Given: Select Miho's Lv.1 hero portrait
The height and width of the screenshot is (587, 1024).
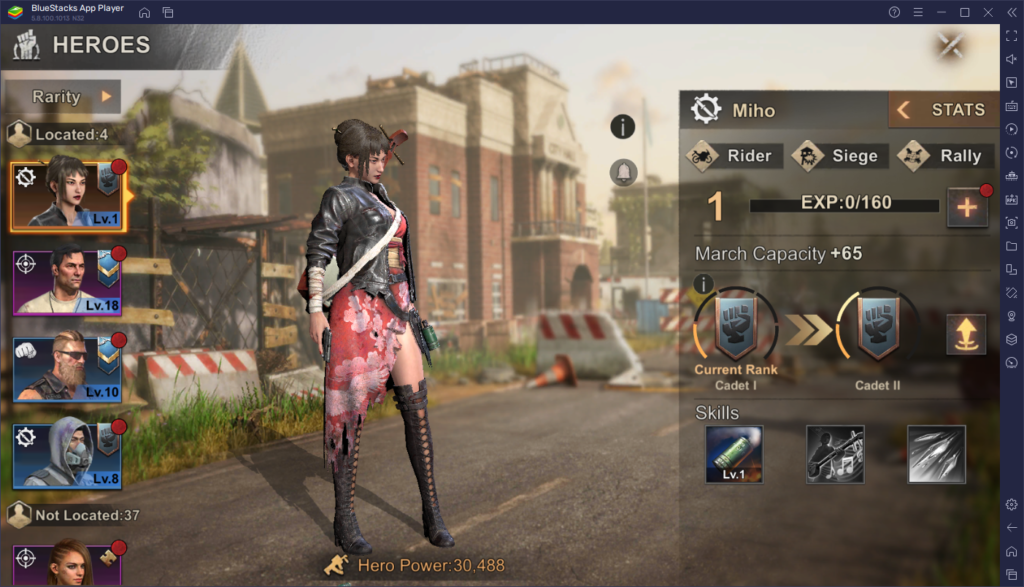Looking at the screenshot, I should pyautogui.click(x=67, y=193).
